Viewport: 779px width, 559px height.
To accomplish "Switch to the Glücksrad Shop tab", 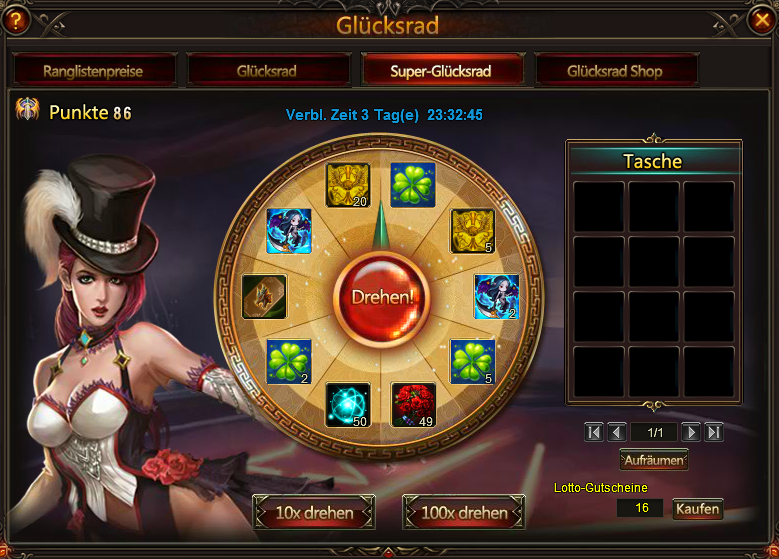I will tap(615, 71).
